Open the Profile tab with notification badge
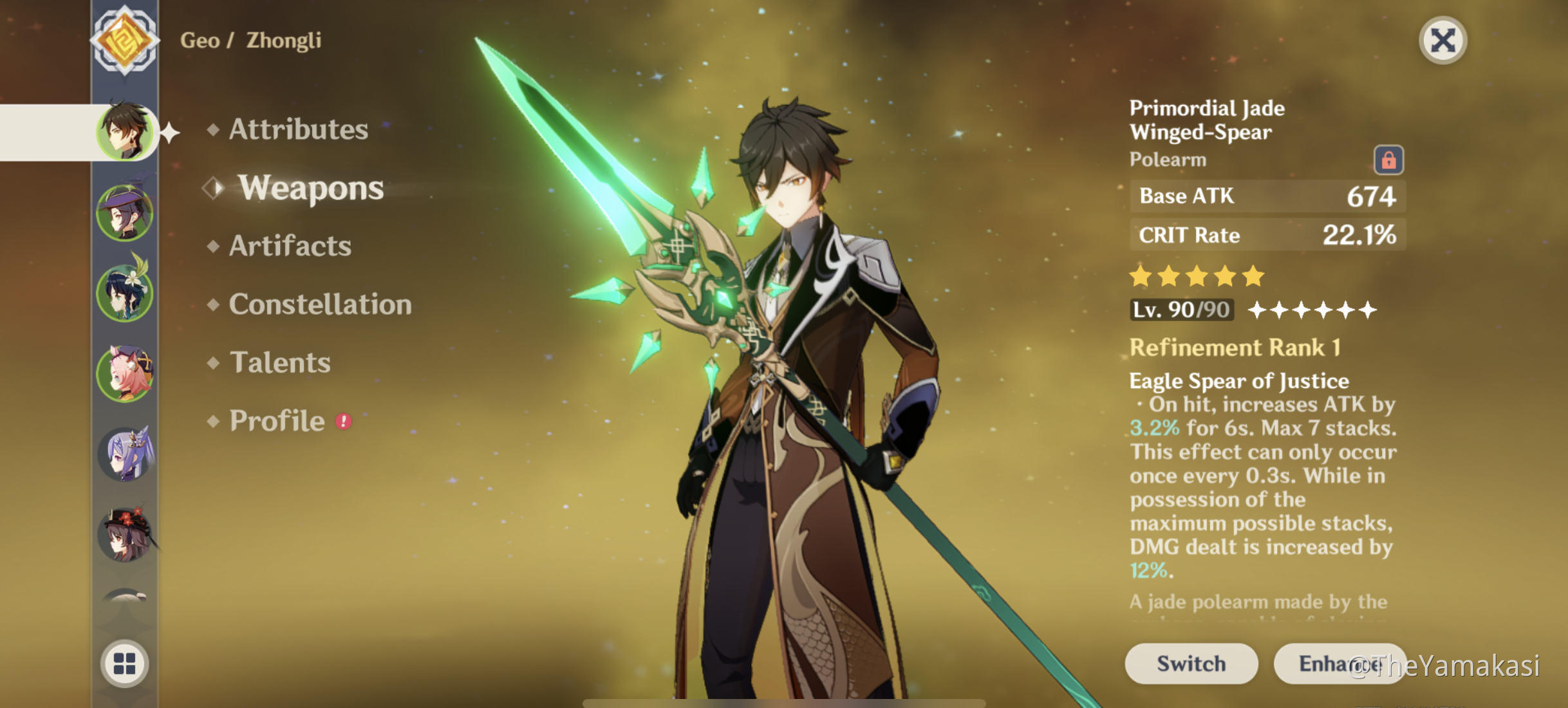 pos(277,421)
